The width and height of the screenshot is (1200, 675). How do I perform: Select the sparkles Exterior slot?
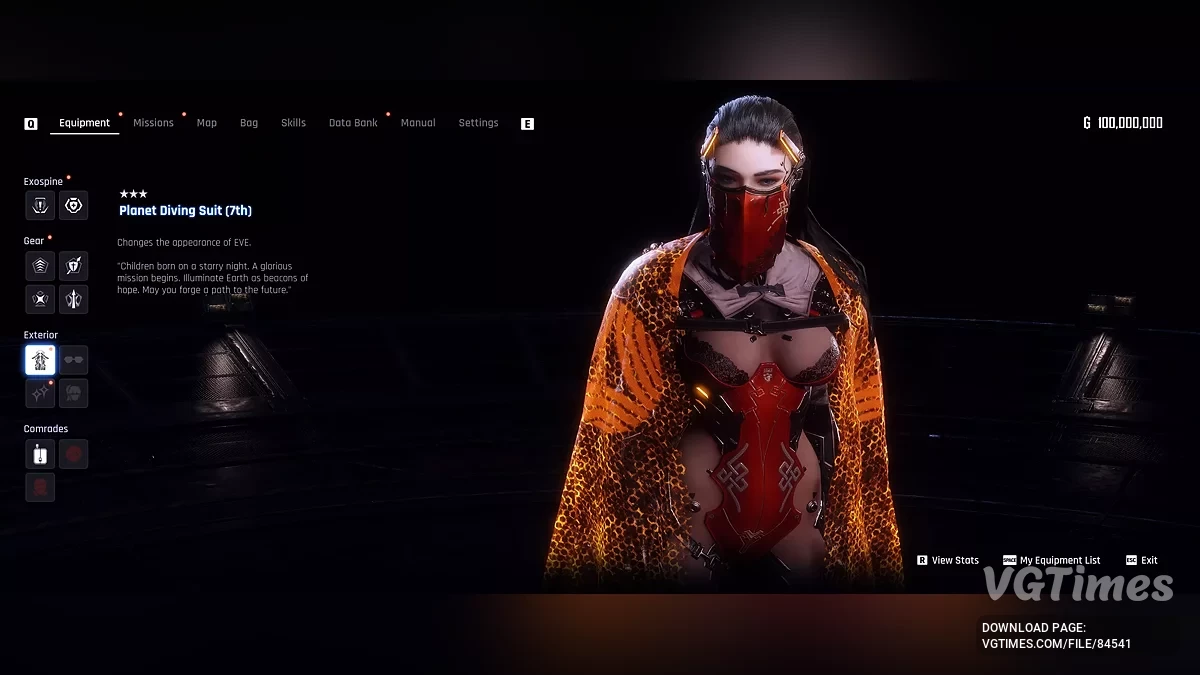(40, 393)
